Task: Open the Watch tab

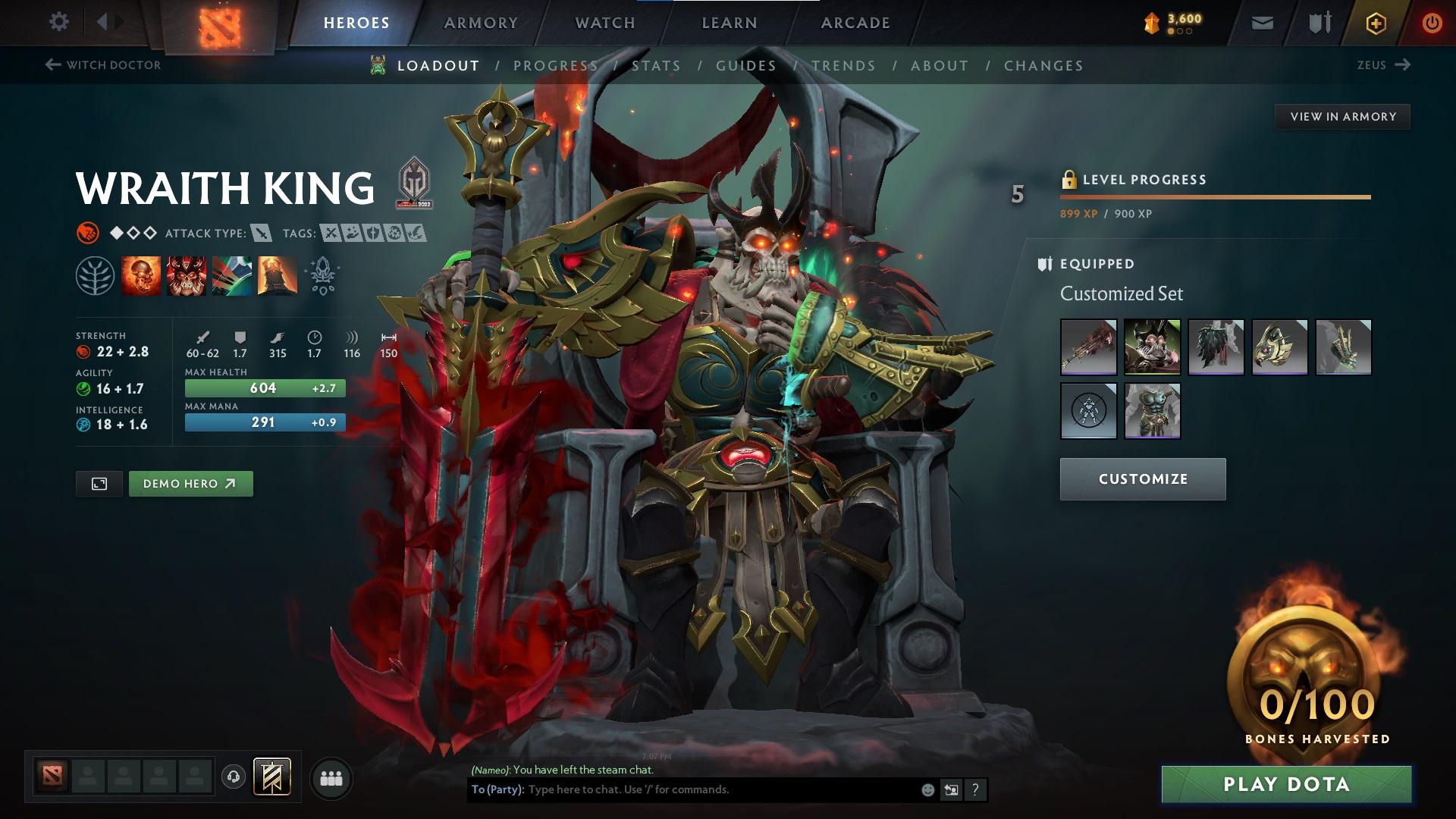Action: [605, 23]
